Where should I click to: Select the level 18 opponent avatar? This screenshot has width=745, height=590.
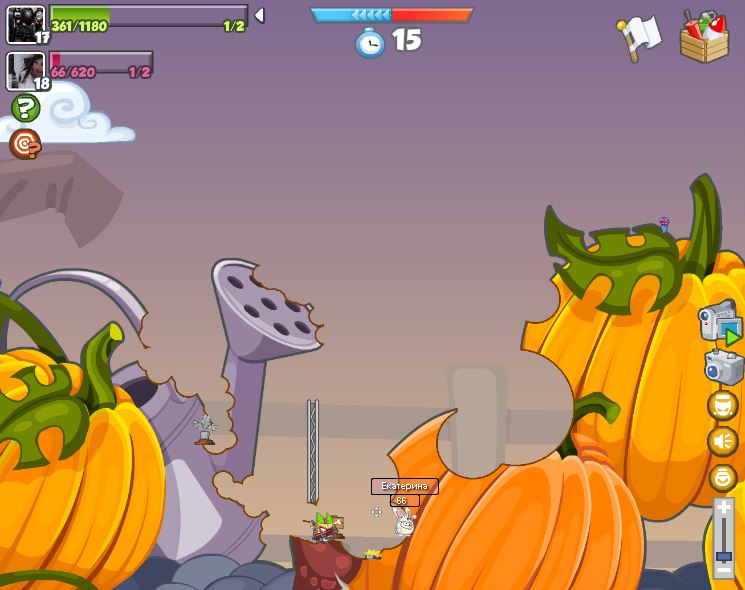point(25,70)
